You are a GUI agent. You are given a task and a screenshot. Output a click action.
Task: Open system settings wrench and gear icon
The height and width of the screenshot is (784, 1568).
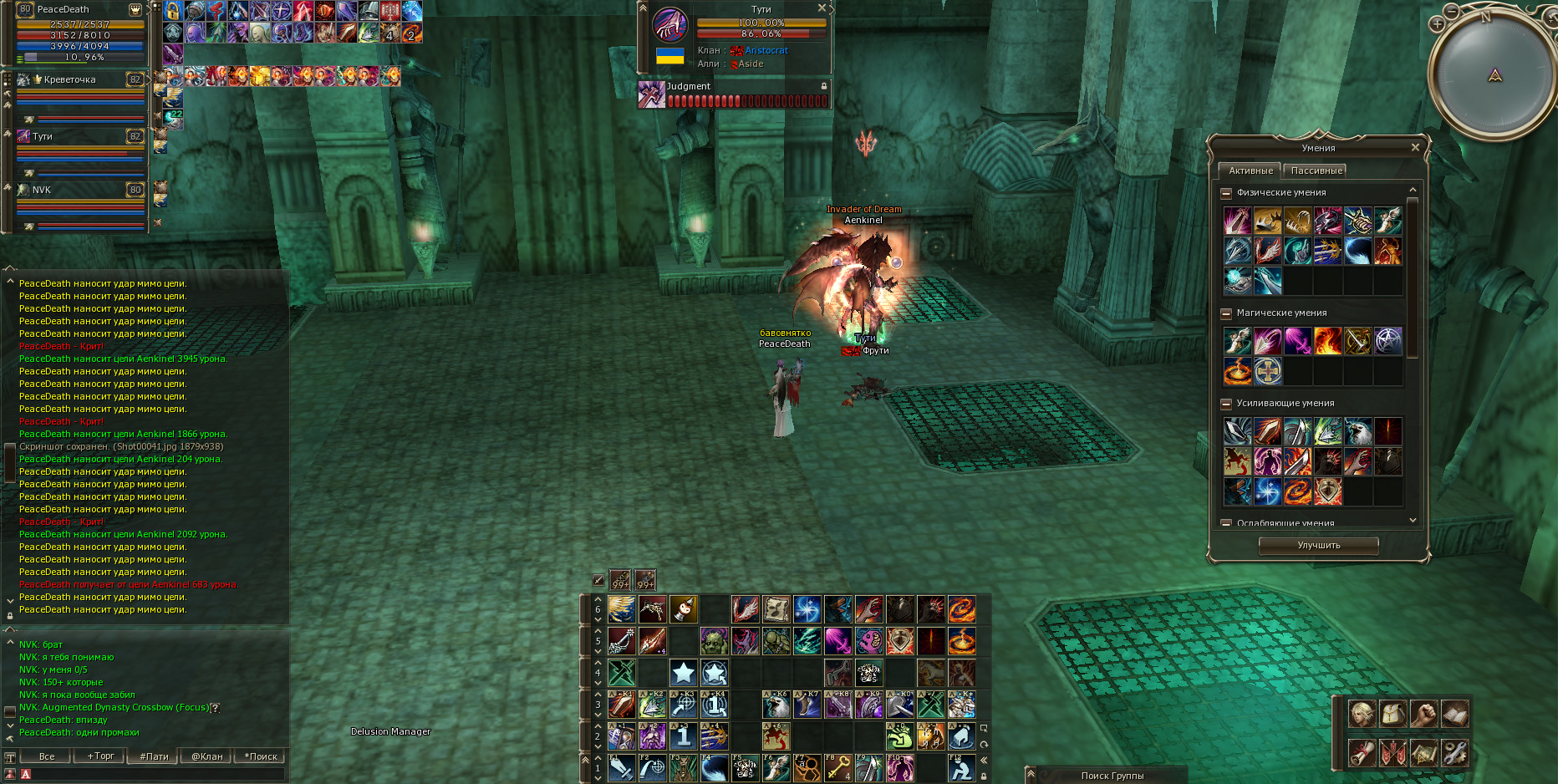coord(1454,752)
